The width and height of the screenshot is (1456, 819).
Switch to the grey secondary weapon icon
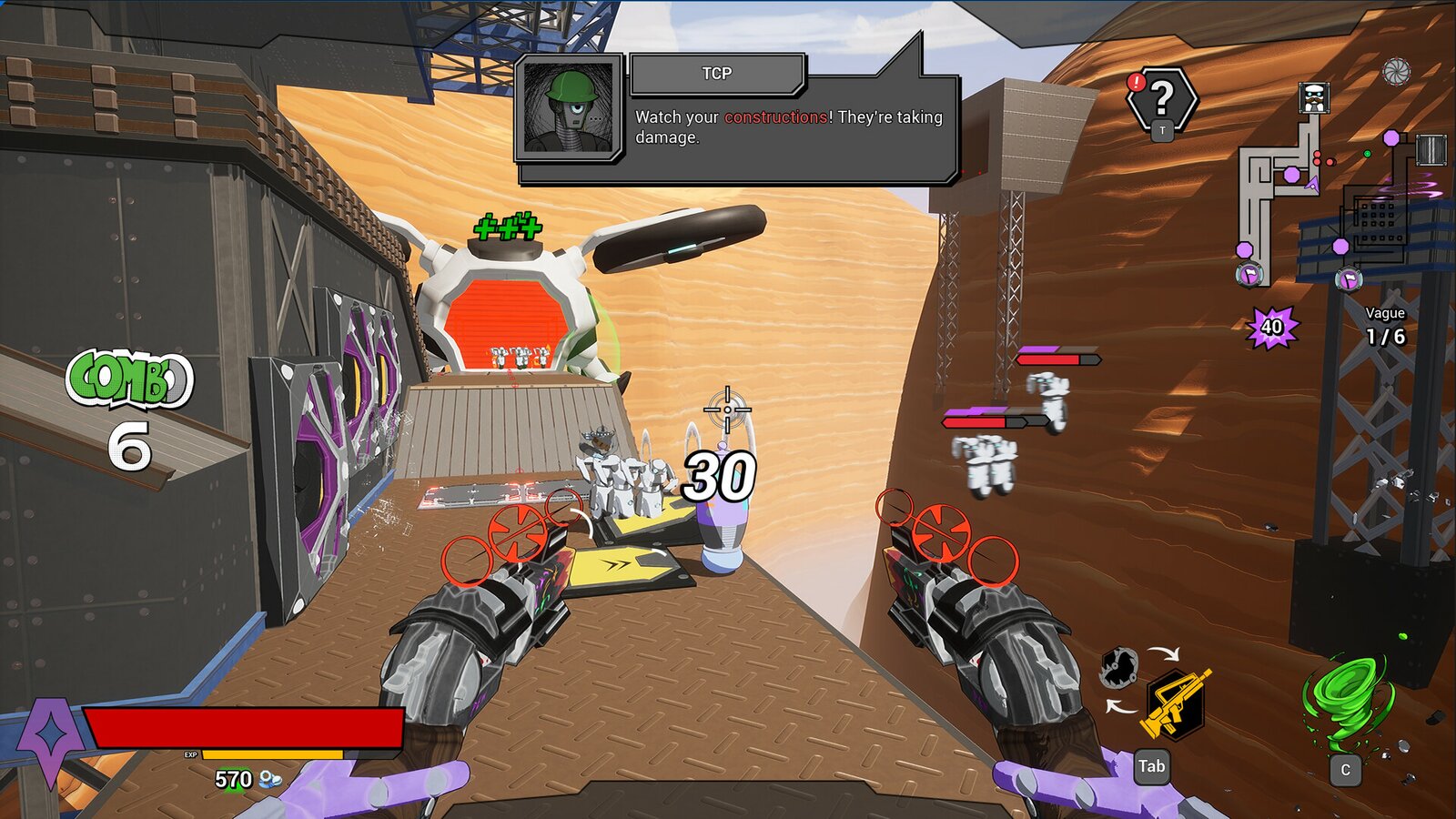point(1118,669)
